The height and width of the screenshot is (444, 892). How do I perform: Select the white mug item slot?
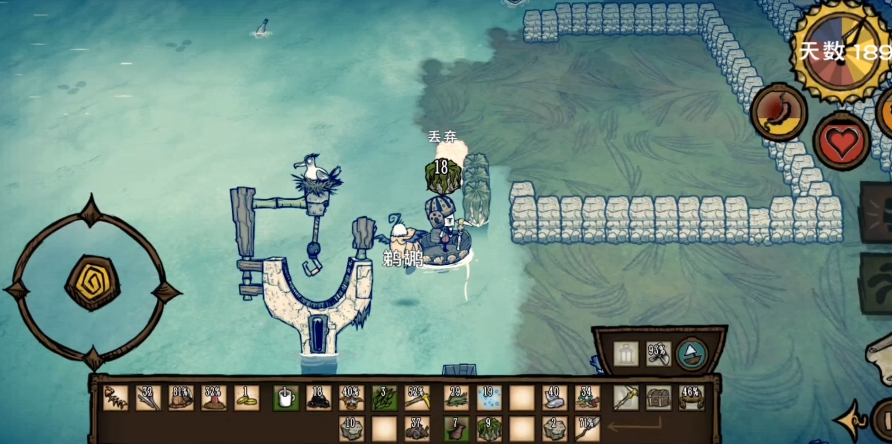point(286,398)
